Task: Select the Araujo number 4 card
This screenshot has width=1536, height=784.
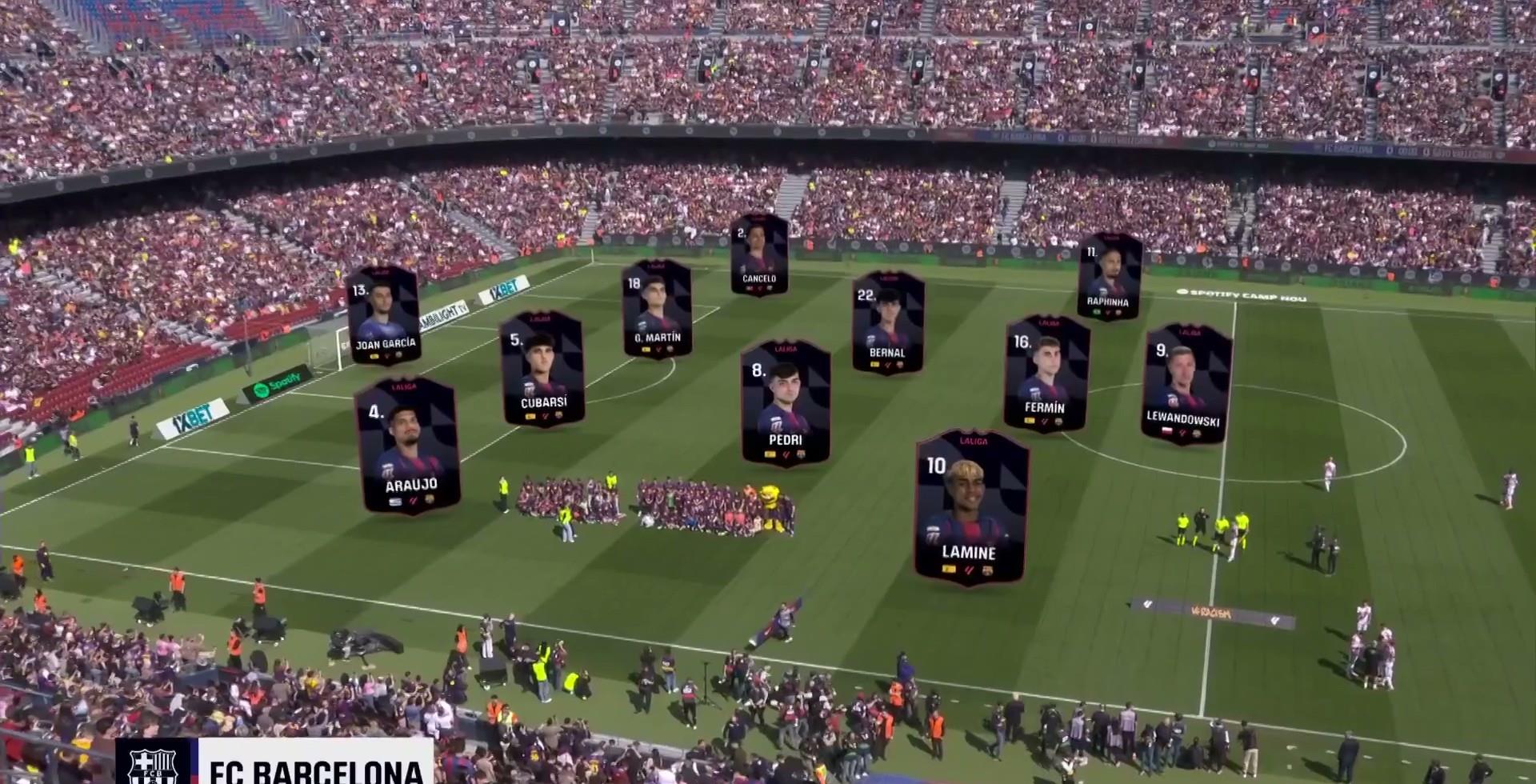Action: pyautogui.click(x=408, y=446)
